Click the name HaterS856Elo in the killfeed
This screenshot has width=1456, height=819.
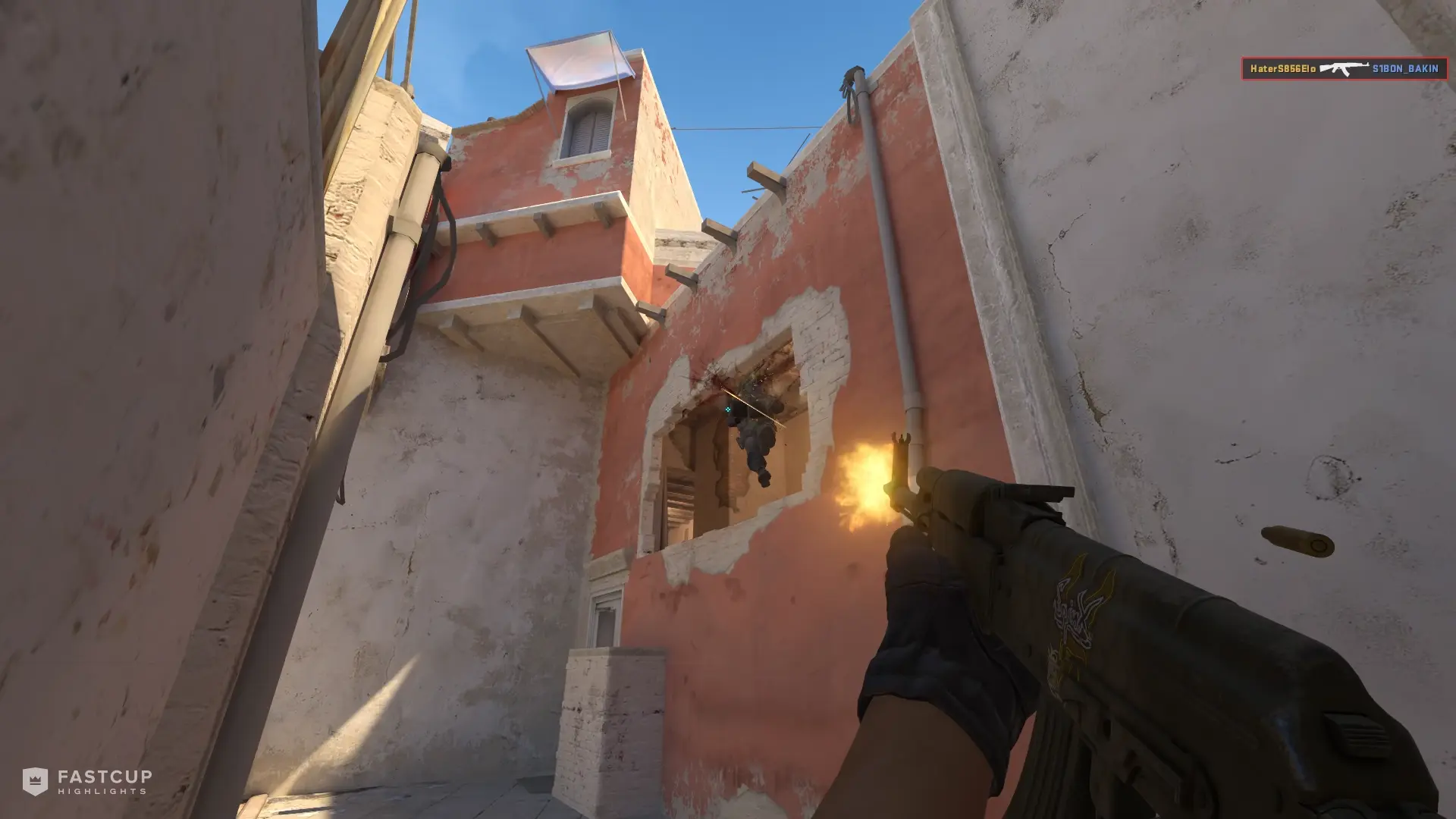tap(1282, 67)
